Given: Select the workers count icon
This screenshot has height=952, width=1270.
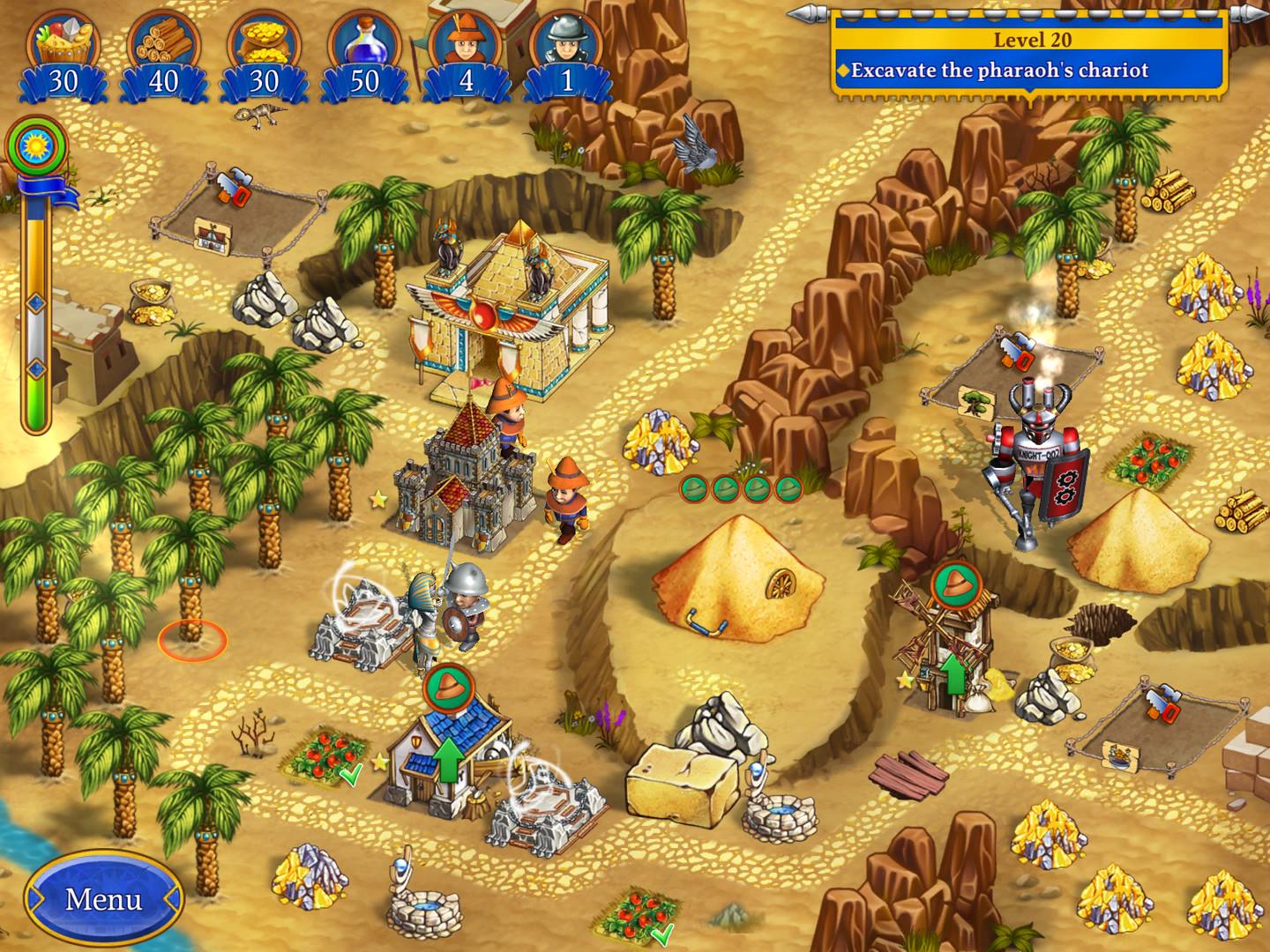Looking at the screenshot, I should 466,37.
